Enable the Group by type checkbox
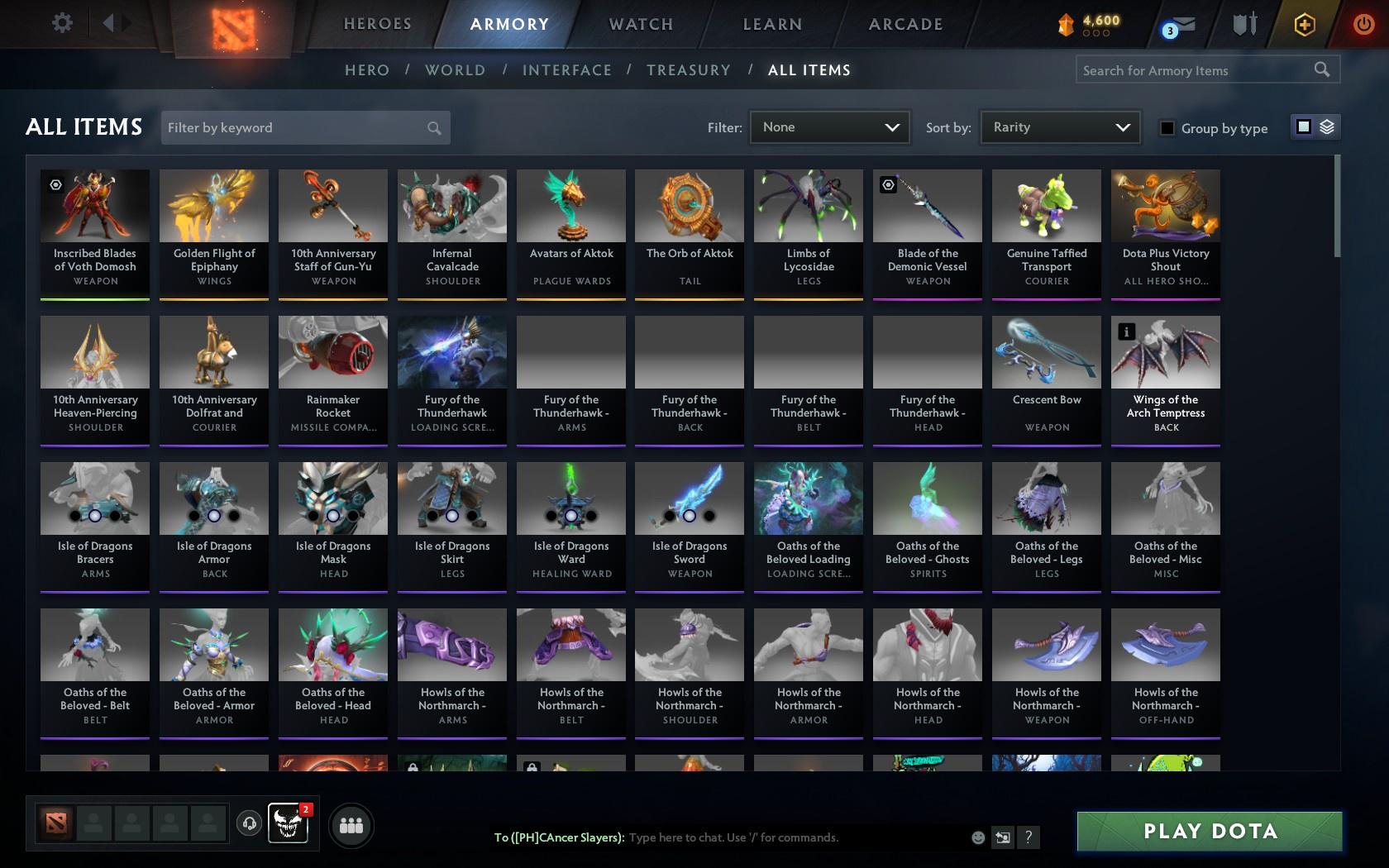The width and height of the screenshot is (1389, 868). [1166, 129]
